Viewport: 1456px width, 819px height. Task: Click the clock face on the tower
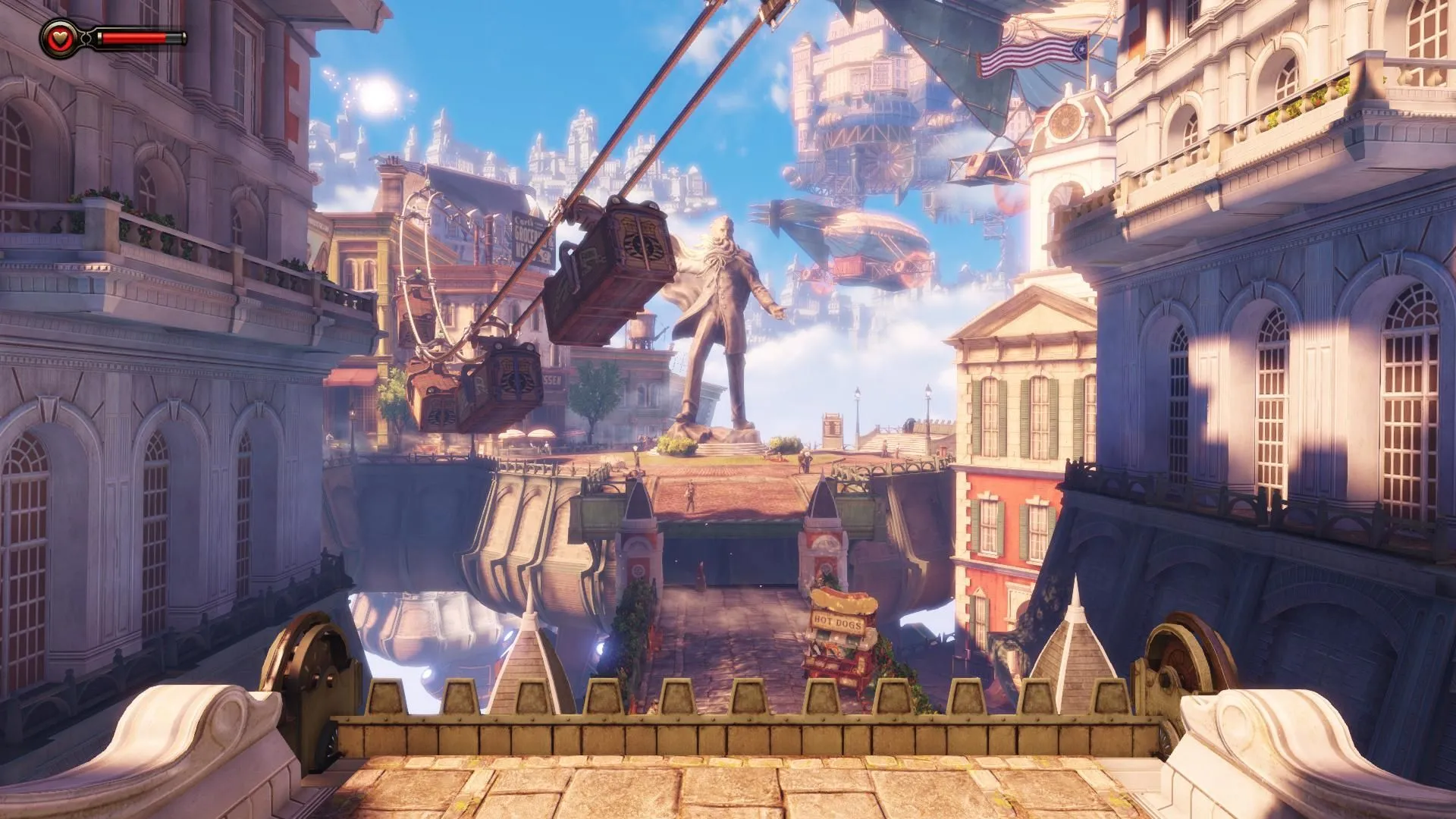pyautogui.click(x=1064, y=121)
